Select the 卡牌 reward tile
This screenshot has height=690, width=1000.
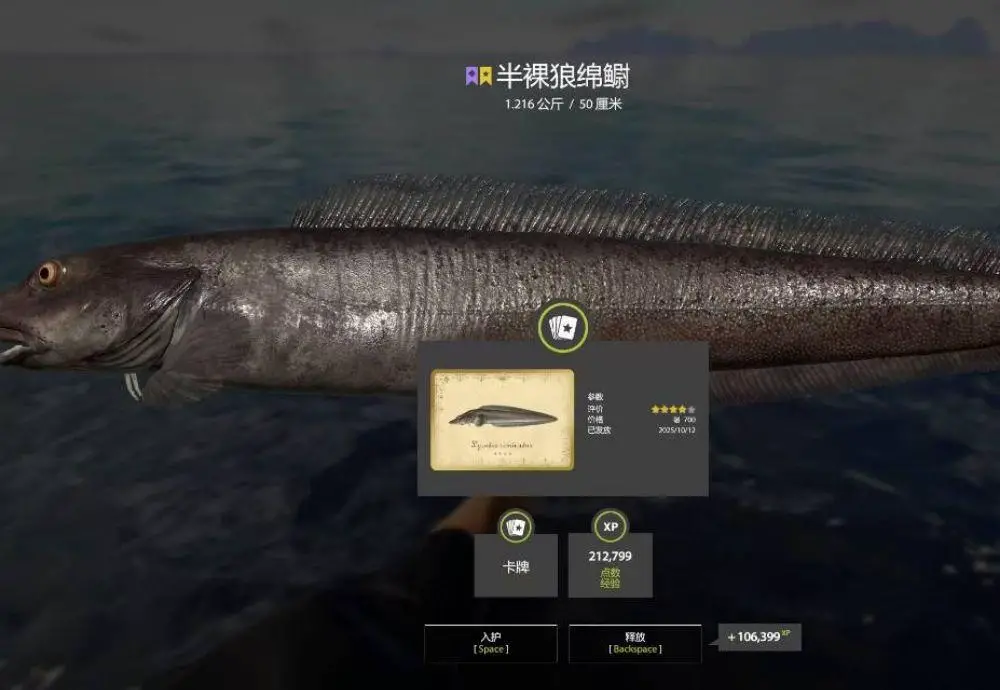pyautogui.click(x=515, y=565)
